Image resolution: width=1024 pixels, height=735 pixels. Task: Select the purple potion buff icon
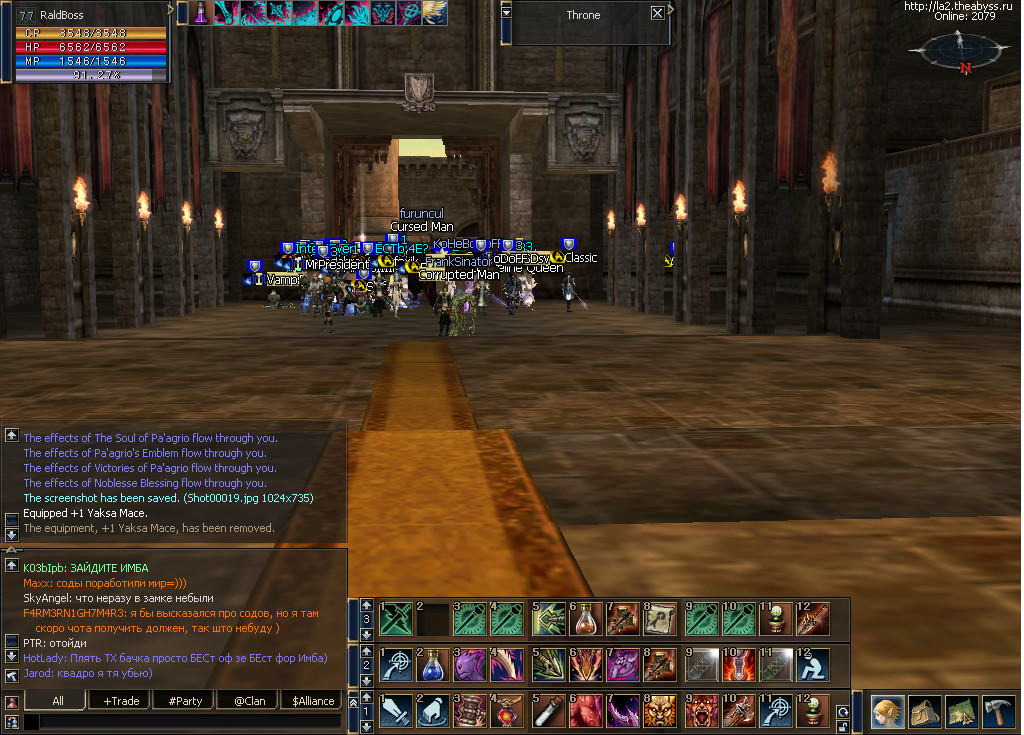(201, 12)
